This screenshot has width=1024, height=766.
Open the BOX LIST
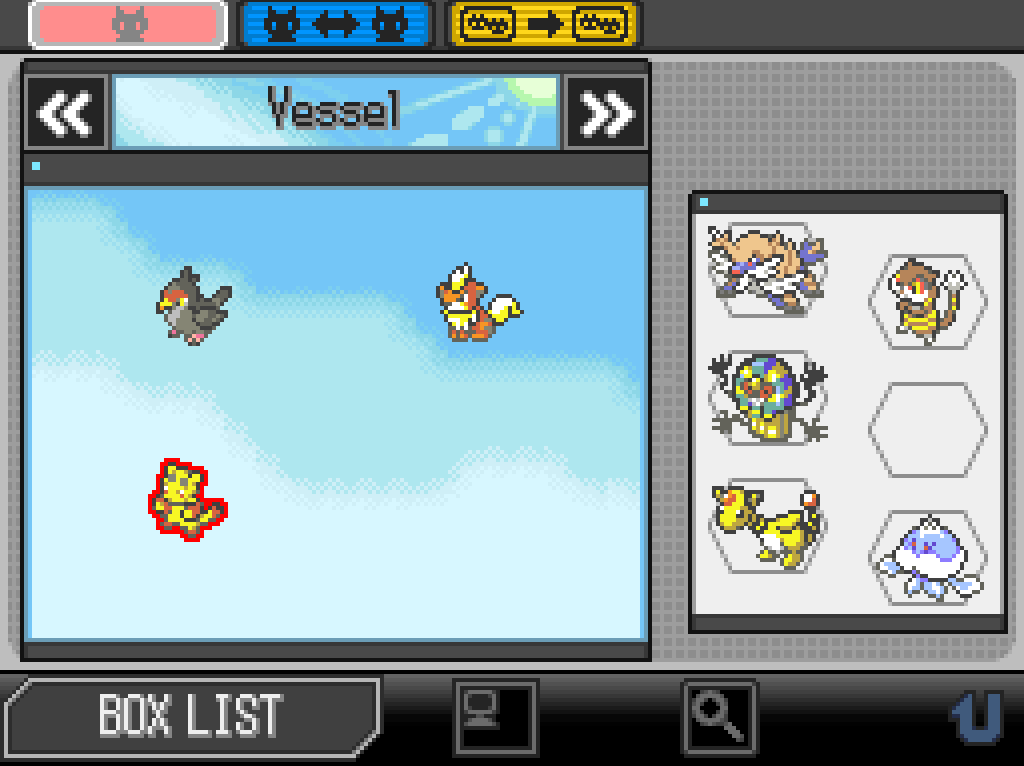pos(190,714)
